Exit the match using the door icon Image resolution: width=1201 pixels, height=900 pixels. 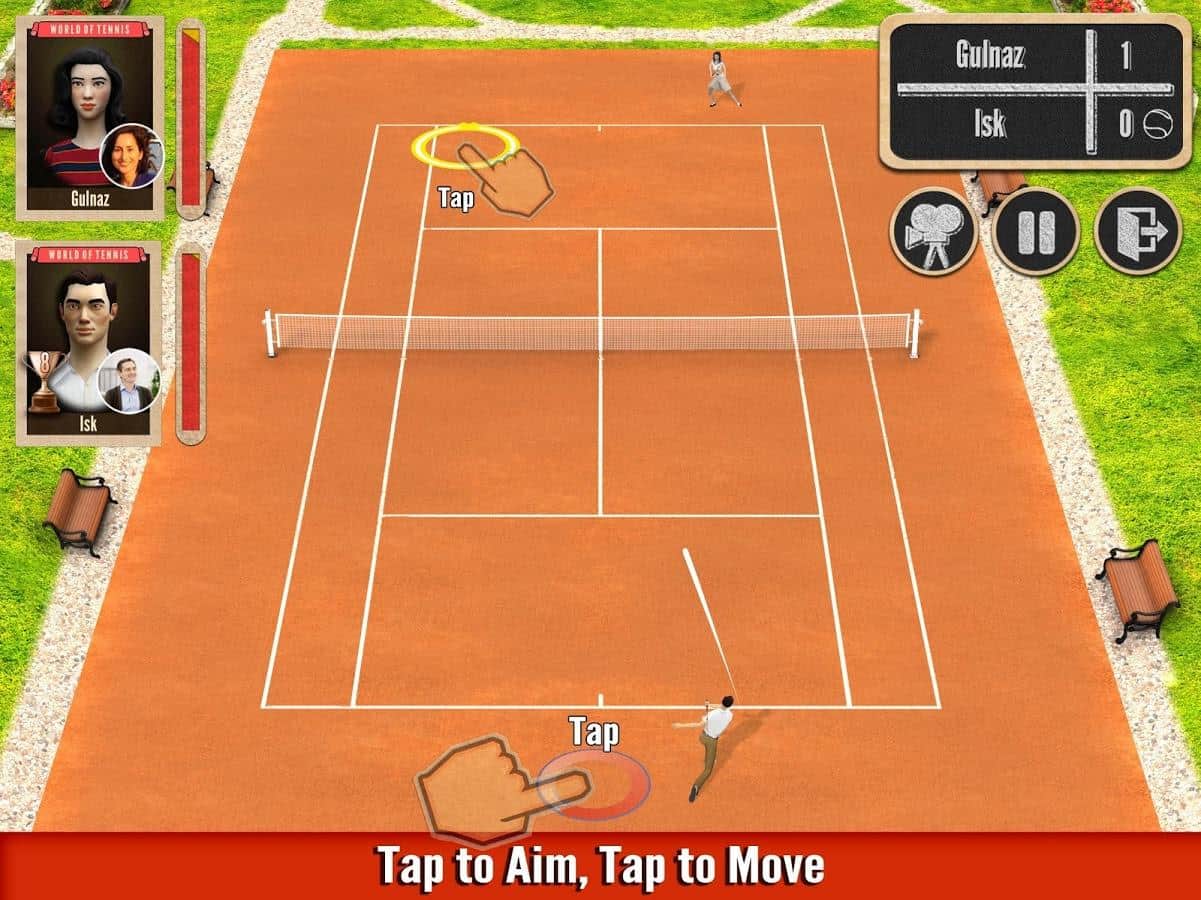1138,231
